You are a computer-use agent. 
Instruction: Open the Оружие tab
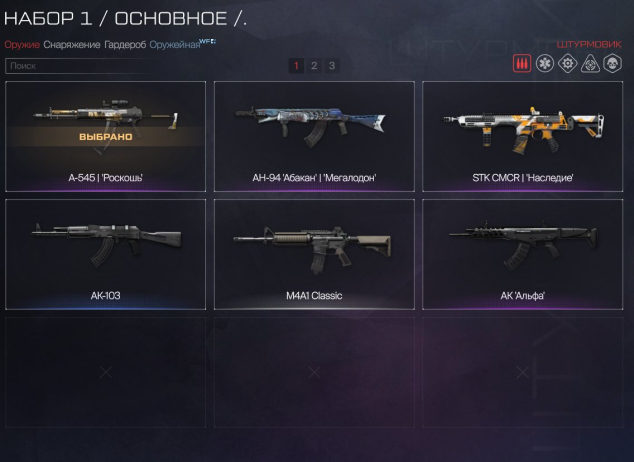click(22, 45)
